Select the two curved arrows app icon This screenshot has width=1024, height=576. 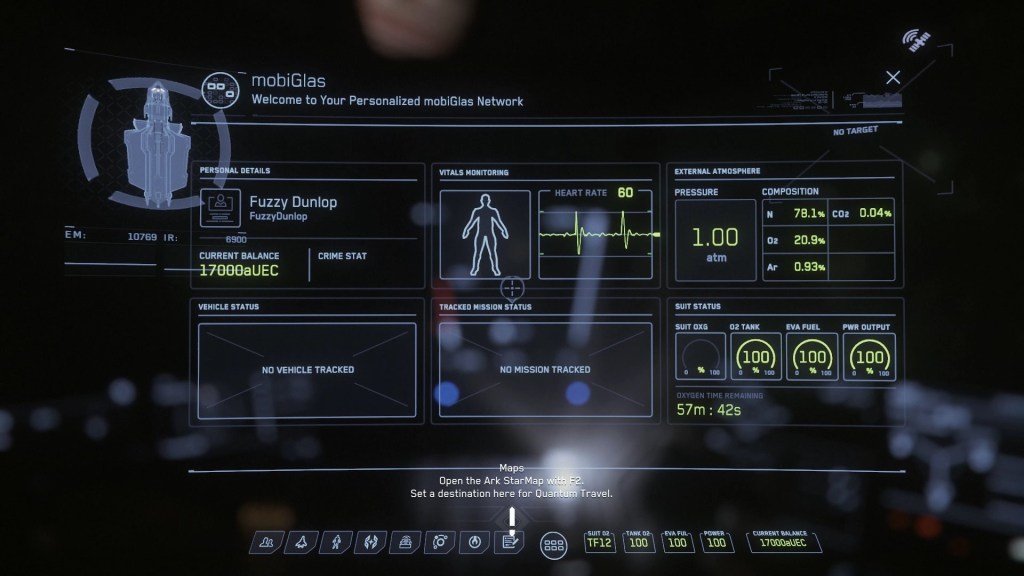click(x=371, y=543)
